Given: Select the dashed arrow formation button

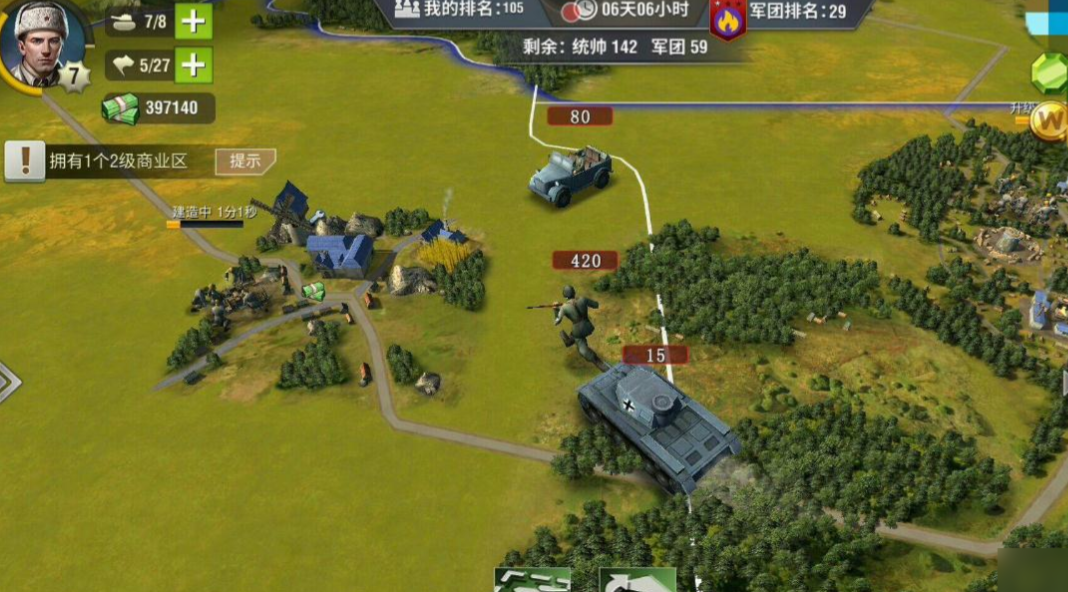Looking at the screenshot, I should coord(533,580).
